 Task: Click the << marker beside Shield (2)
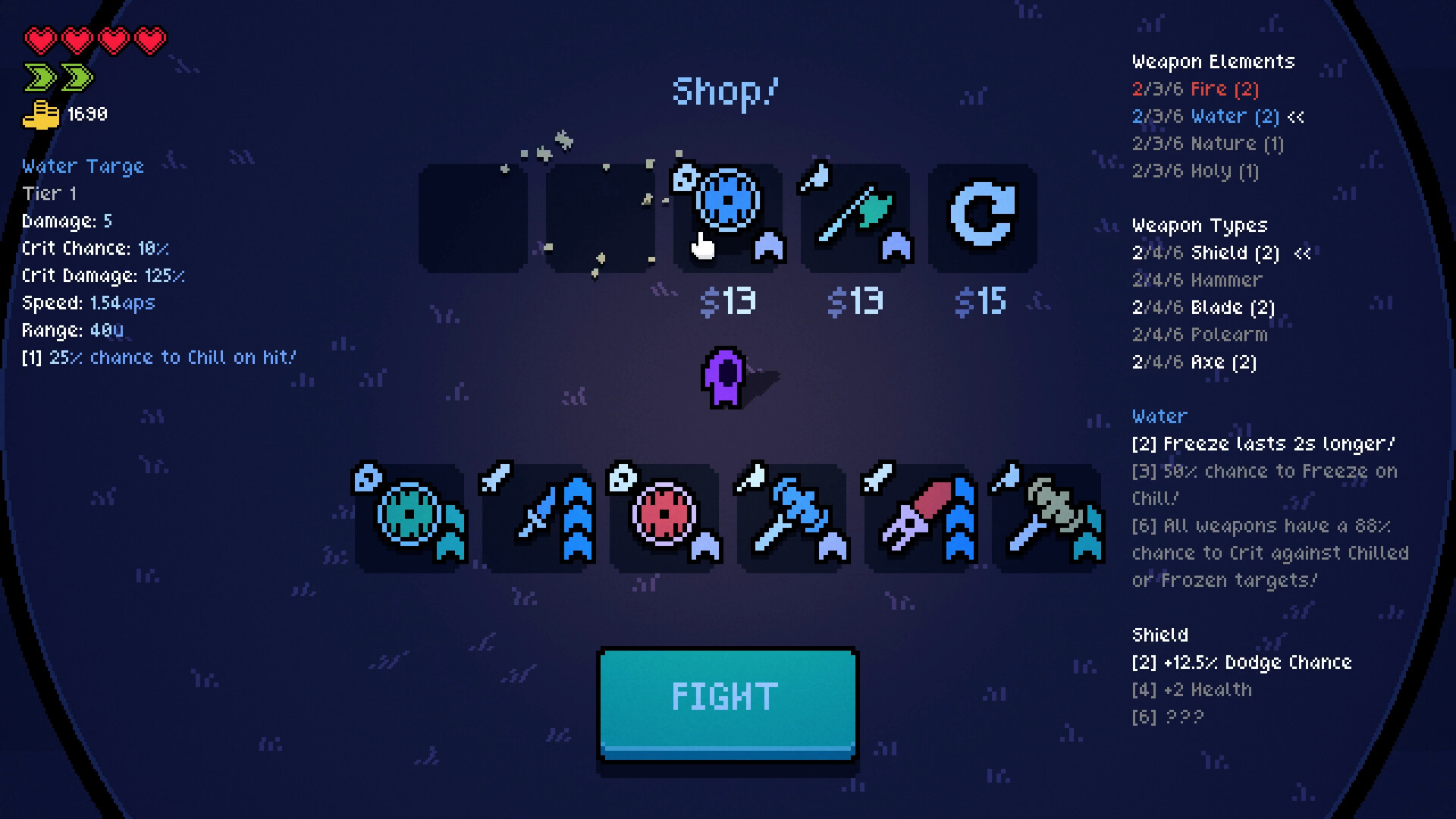(1302, 253)
